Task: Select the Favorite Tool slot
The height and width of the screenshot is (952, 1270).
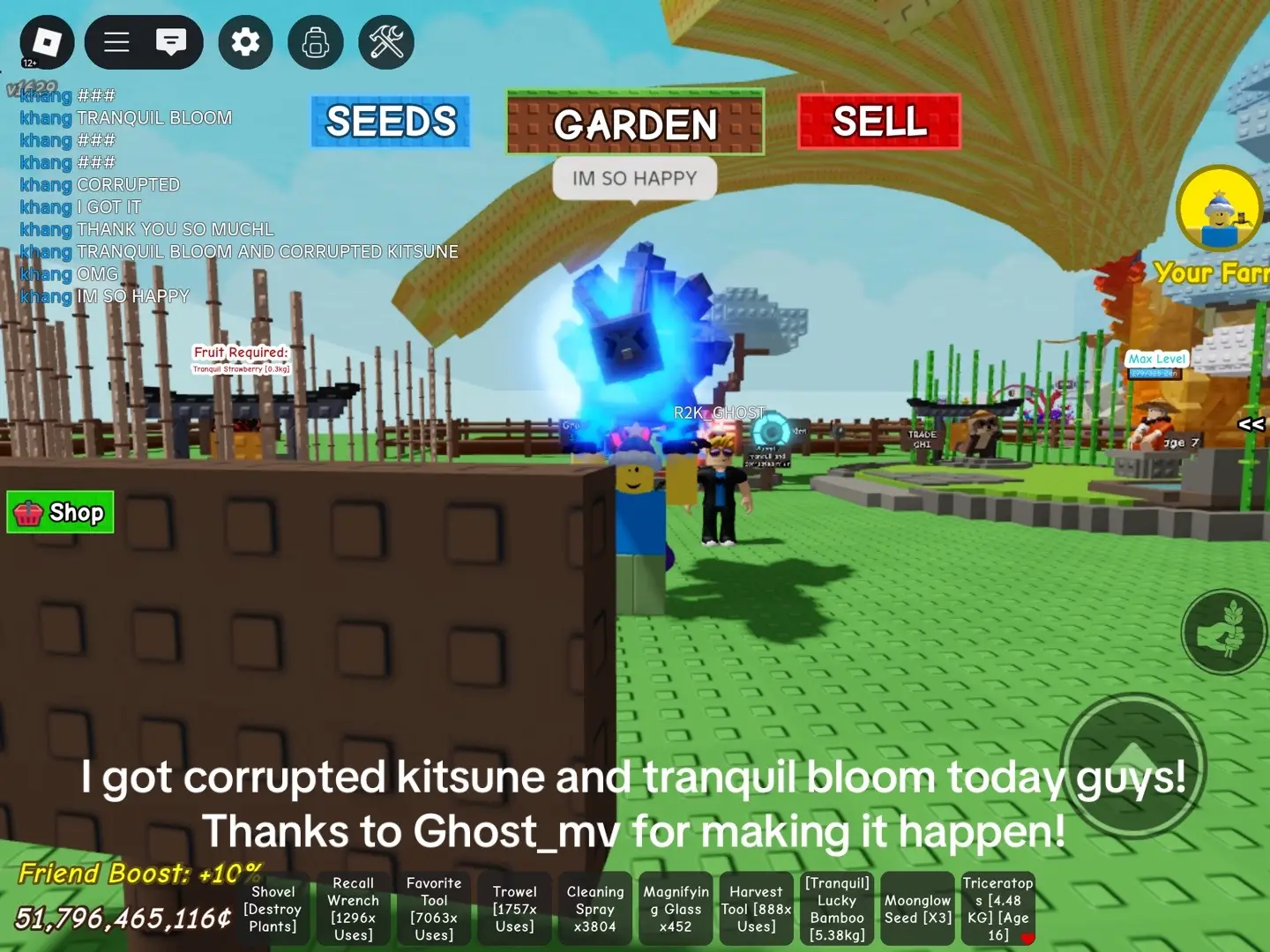Action: 433,909
